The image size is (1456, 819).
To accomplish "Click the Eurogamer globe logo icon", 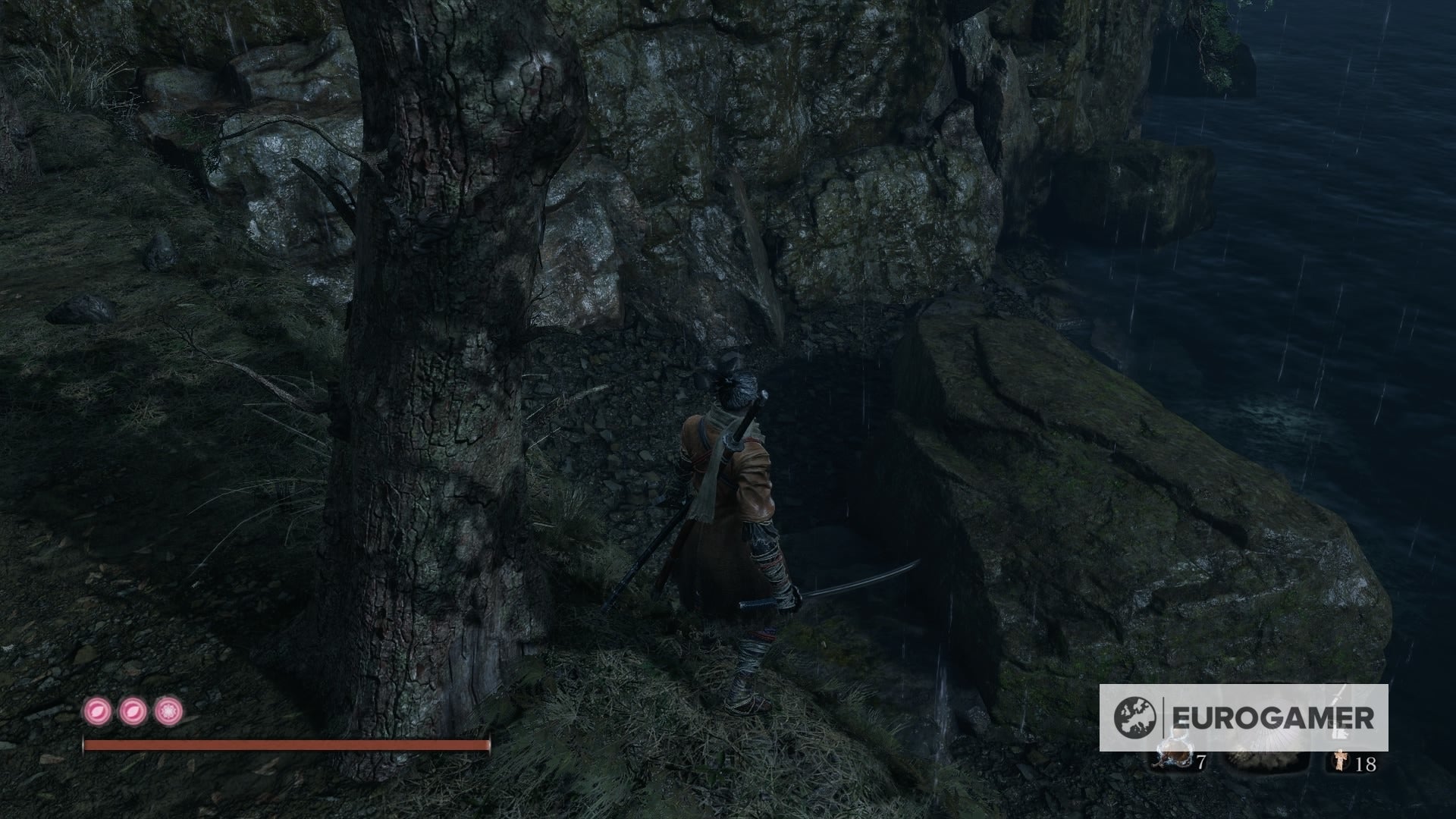I will (x=1134, y=717).
